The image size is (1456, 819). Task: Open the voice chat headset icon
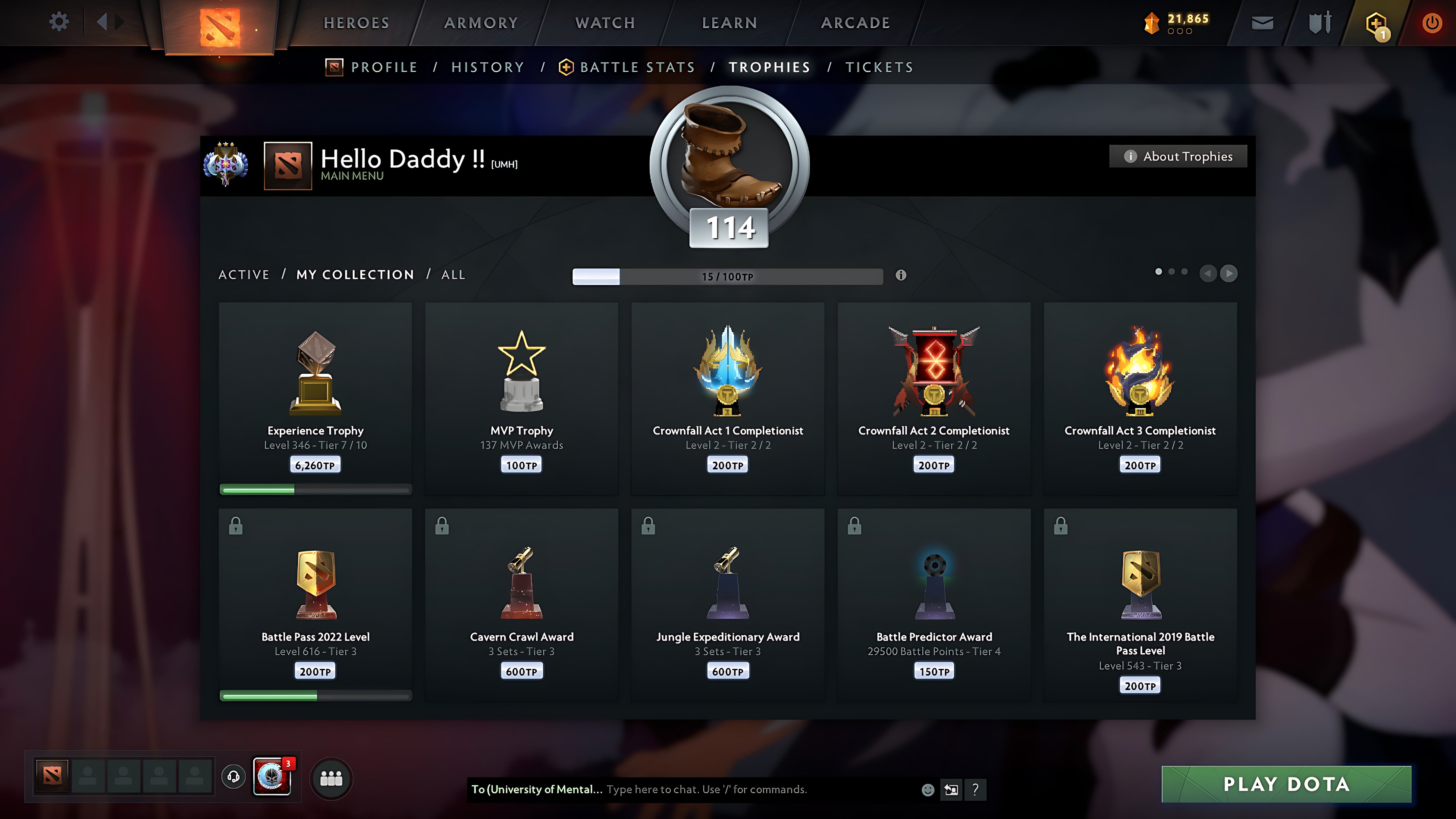tap(233, 776)
